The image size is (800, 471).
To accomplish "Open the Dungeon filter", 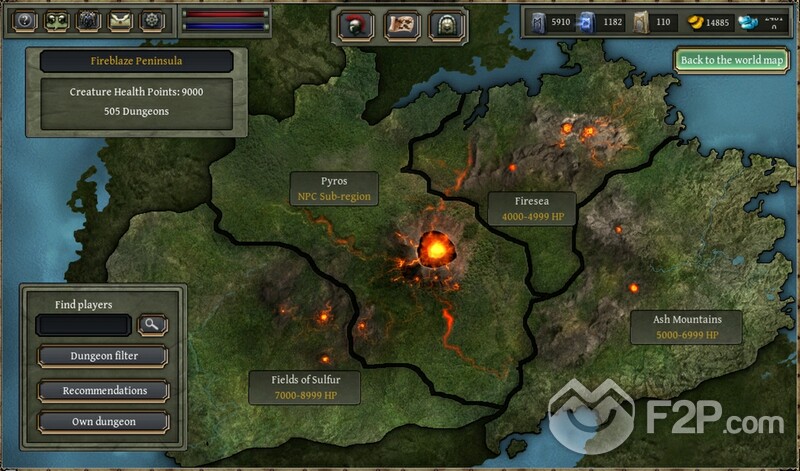I will click(x=104, y=355).
